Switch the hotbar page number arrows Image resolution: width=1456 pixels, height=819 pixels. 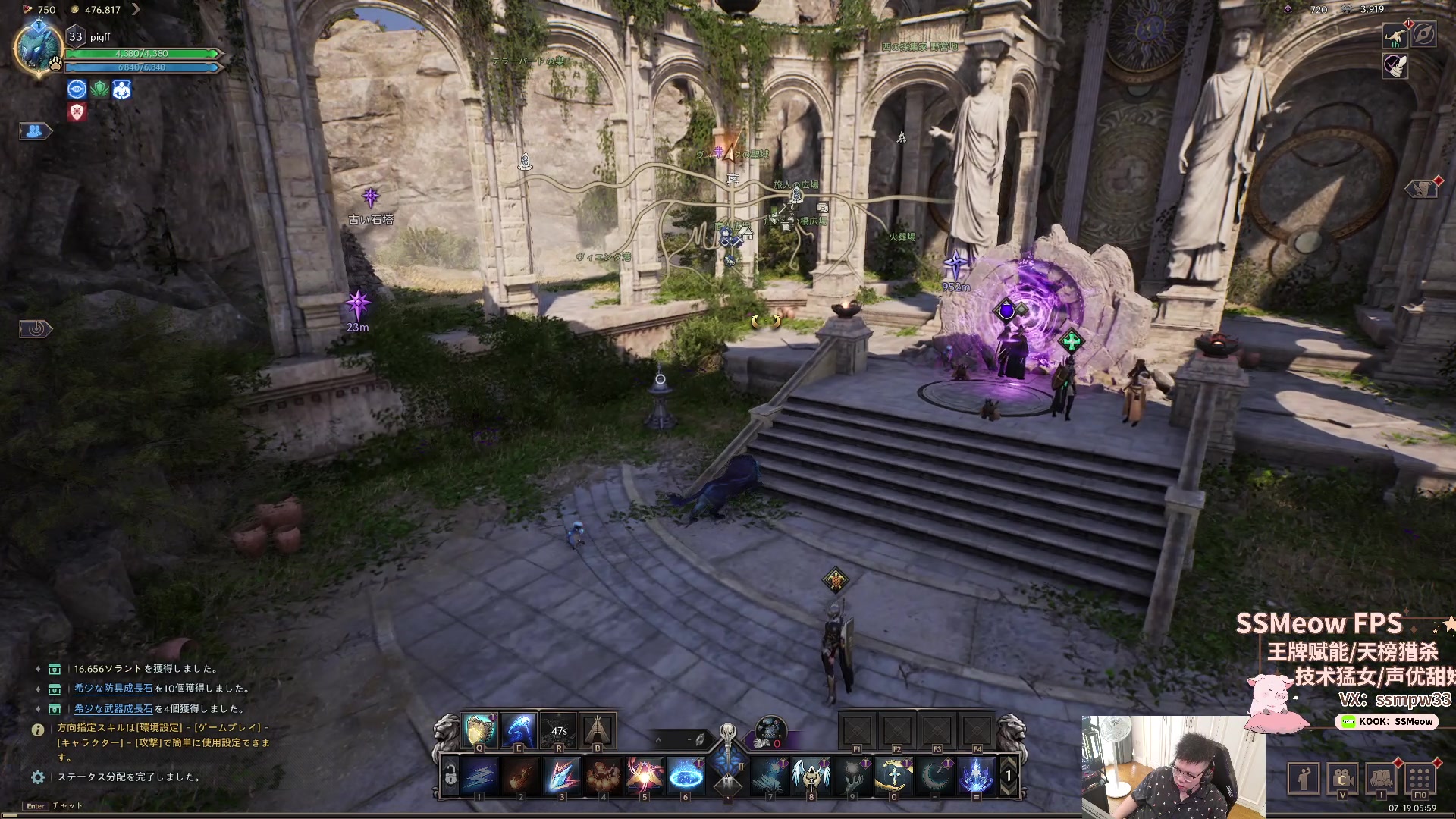(x=1009, y=776)
